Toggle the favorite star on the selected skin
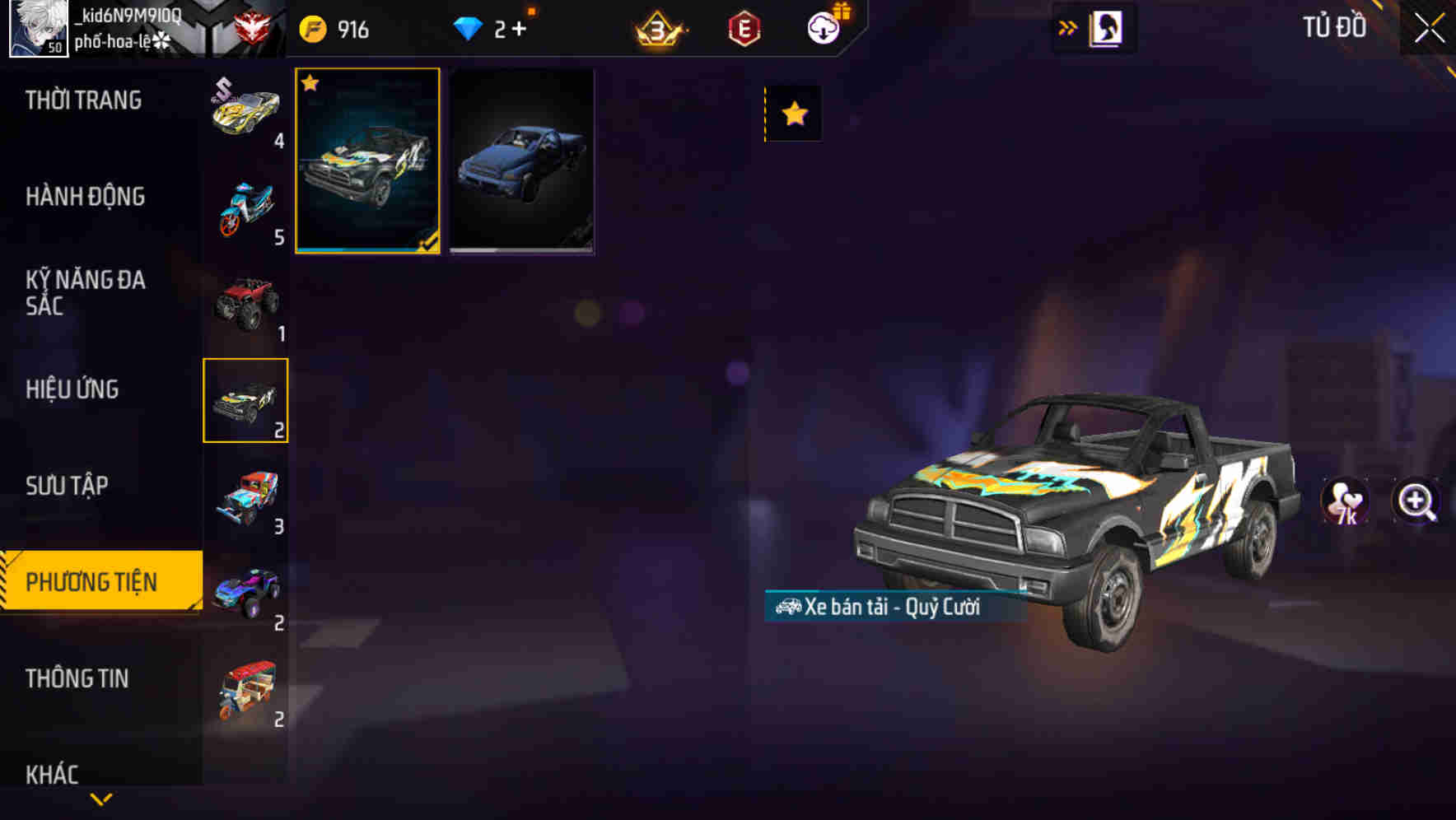1456x820 pixels. 310,84
